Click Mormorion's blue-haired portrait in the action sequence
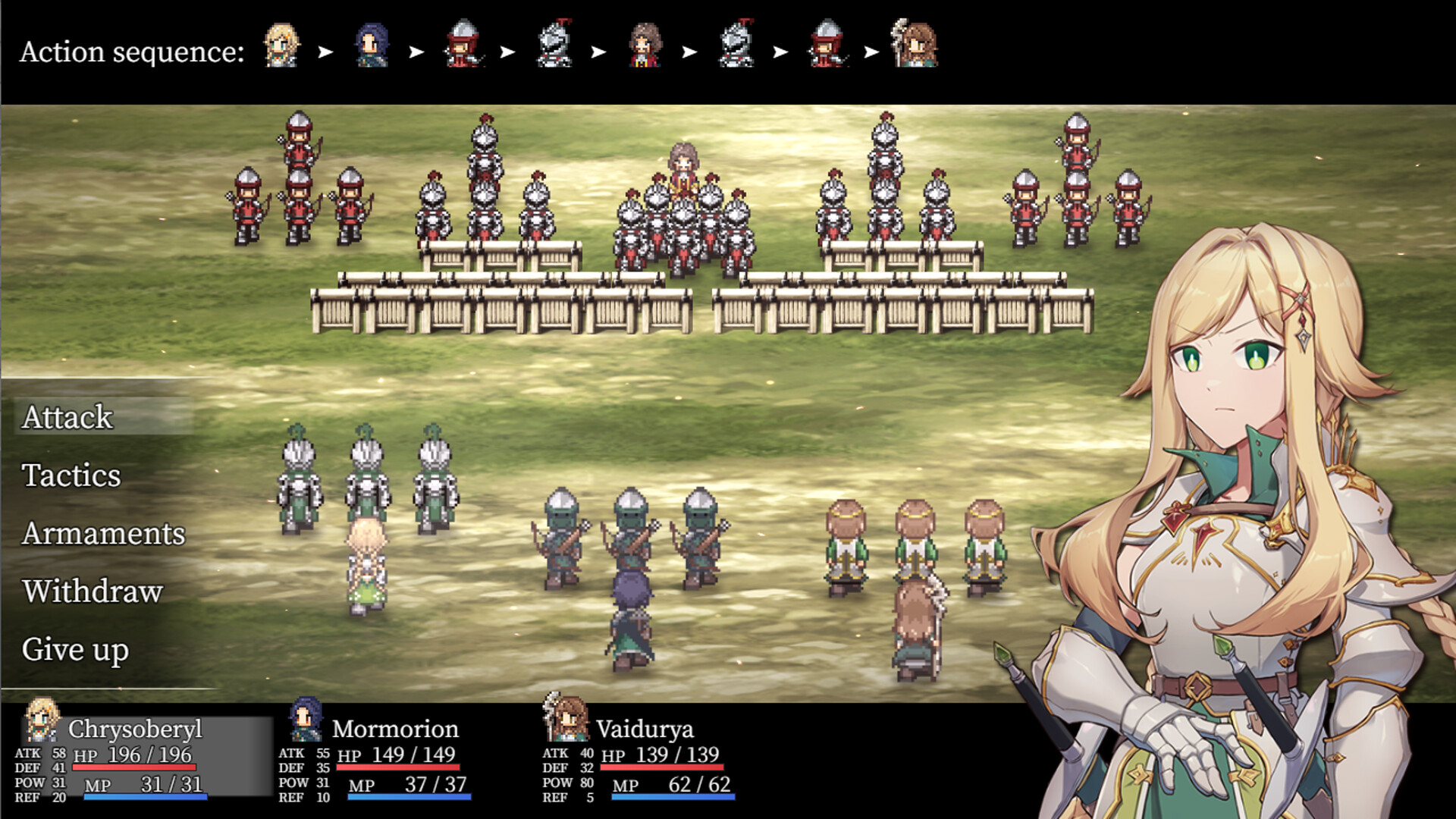The image size is (1456, 819). click(x=371, y=47)
